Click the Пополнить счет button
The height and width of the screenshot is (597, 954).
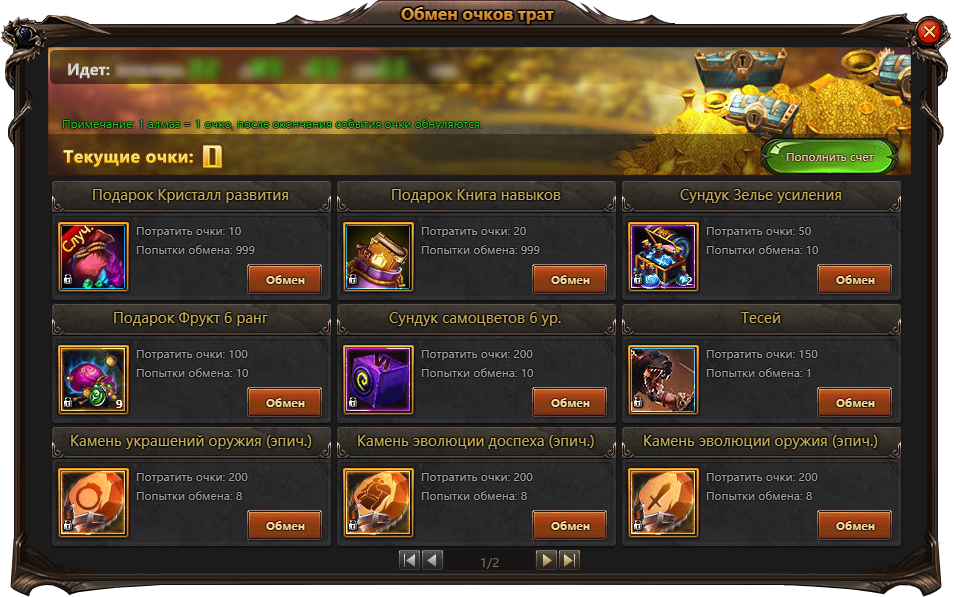pyautogui.click(x=829, y=157)
